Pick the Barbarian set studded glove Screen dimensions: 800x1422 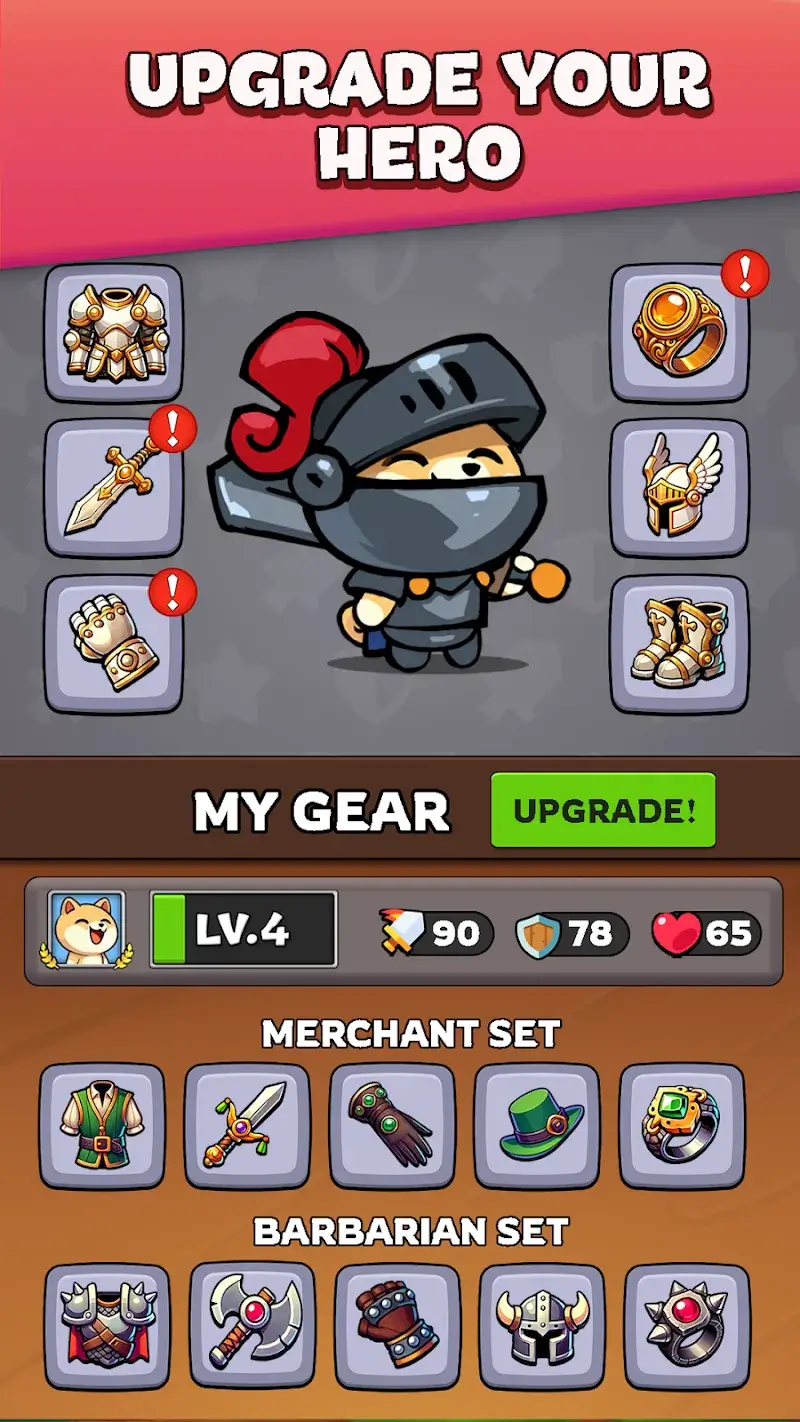(x=397, y=1326)
